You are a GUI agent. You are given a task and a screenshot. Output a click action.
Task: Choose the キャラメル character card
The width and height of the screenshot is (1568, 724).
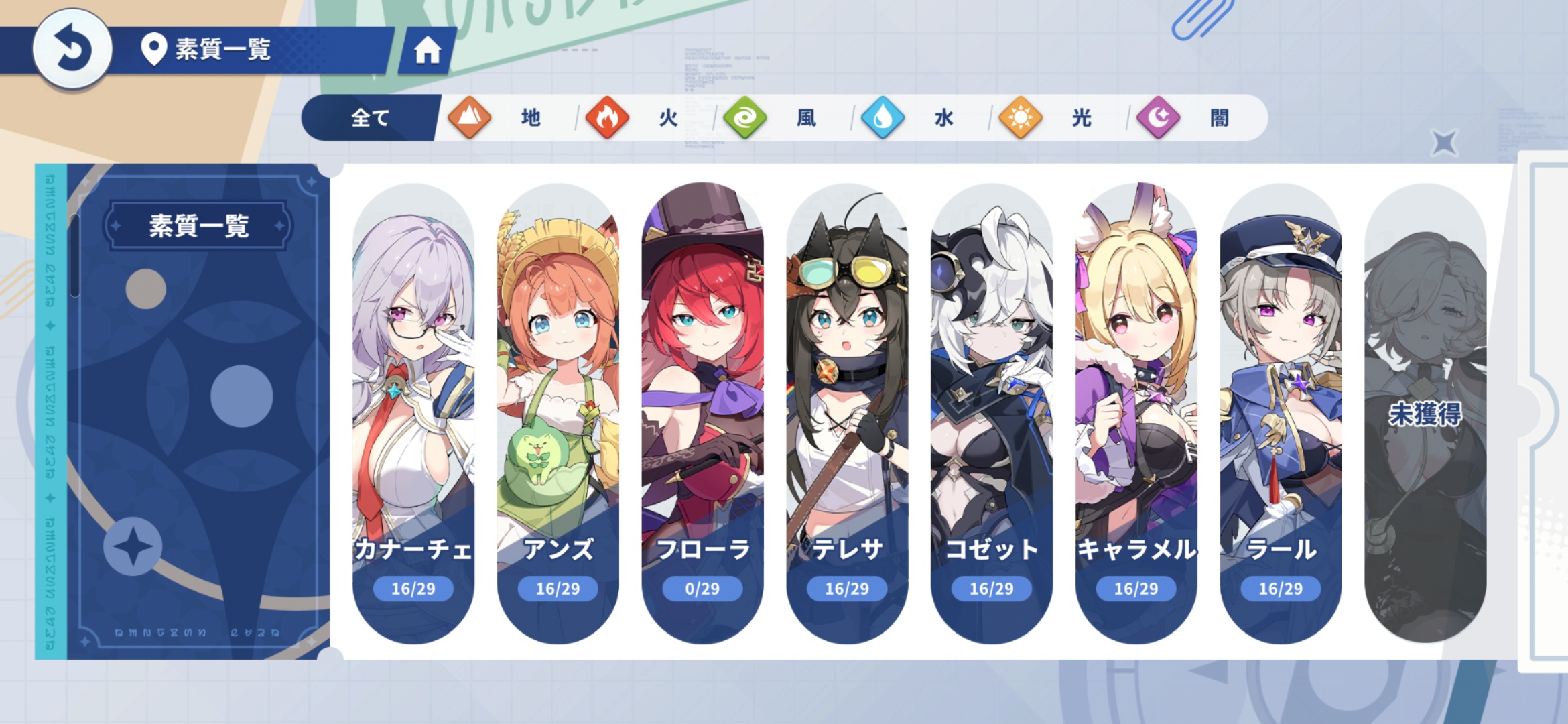coord(1136,412)
